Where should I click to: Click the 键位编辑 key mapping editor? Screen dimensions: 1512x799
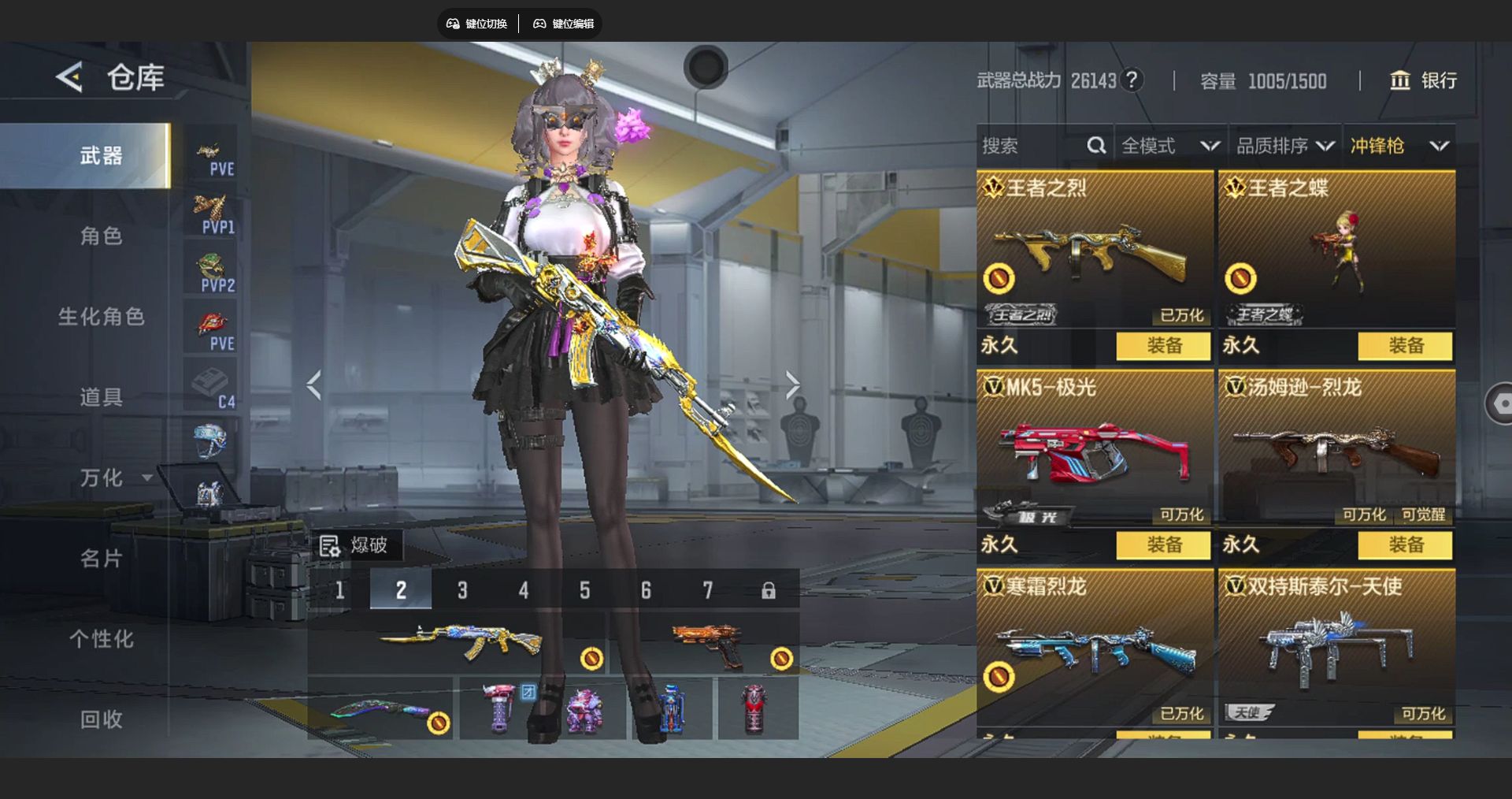[564, 24]
